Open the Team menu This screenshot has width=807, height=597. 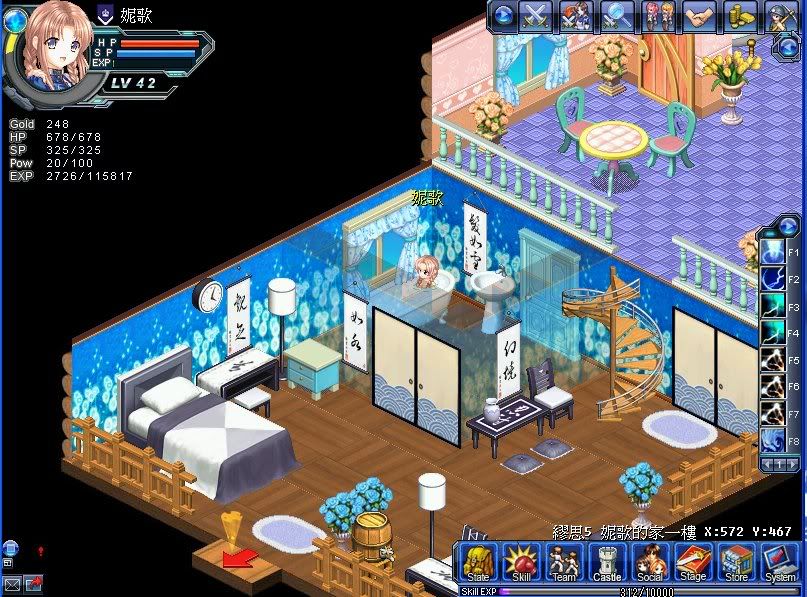[x=564, y=562]
